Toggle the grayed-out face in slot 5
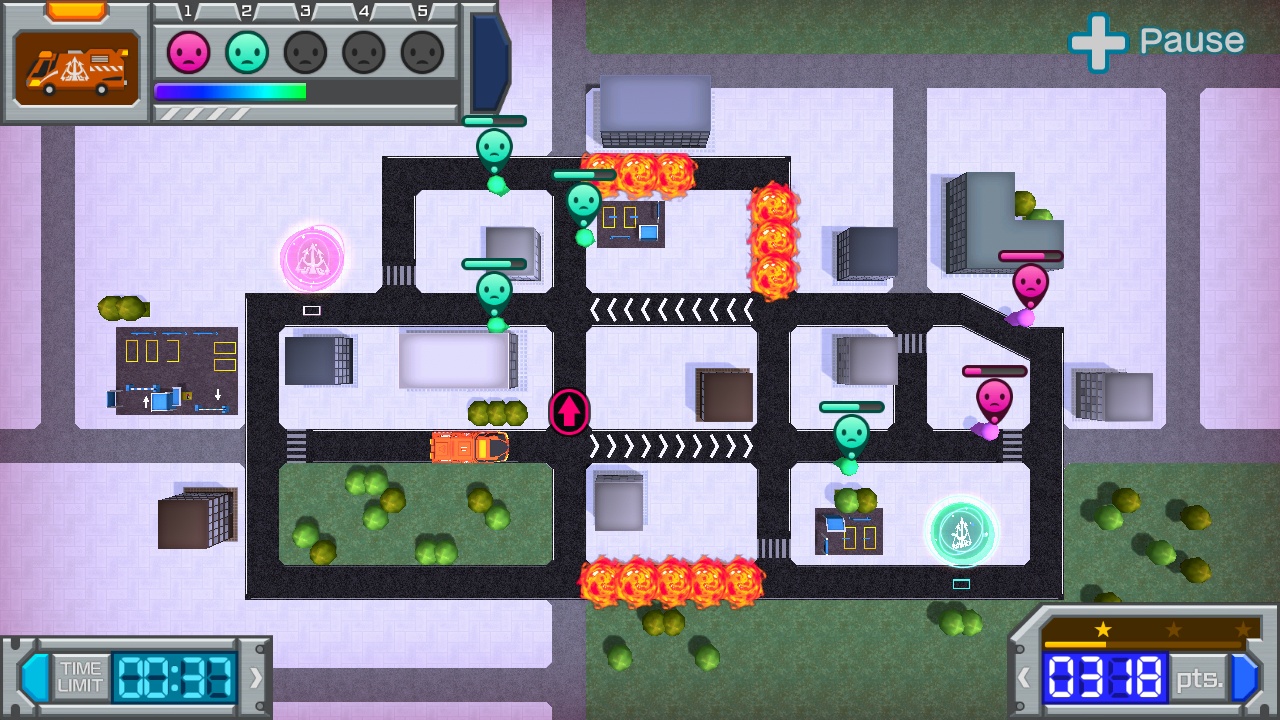The width and height of the screenshot is (1280, 720). click(x=422, y=51)
